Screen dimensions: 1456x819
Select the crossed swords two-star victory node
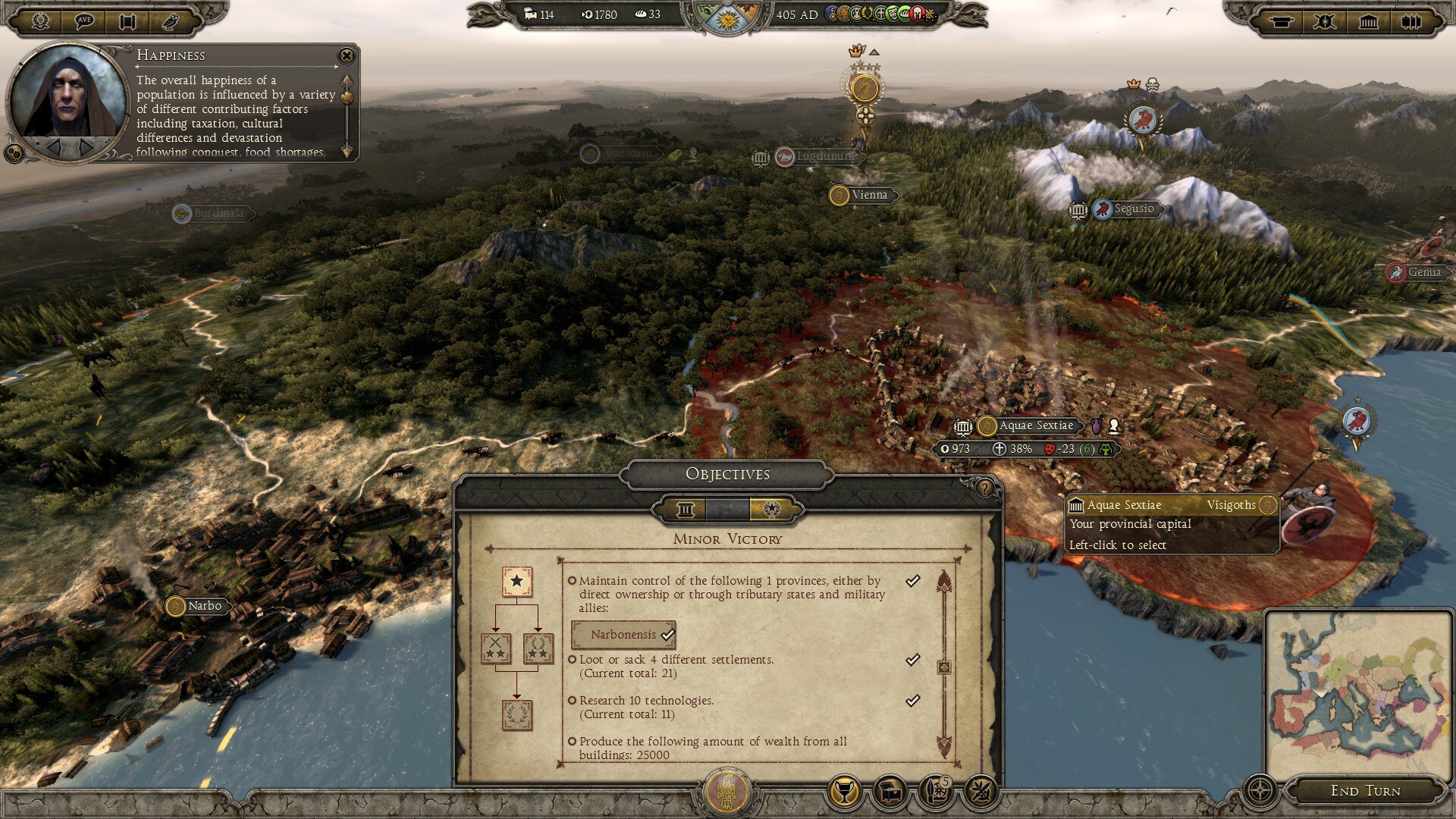(x=496, y=648)
